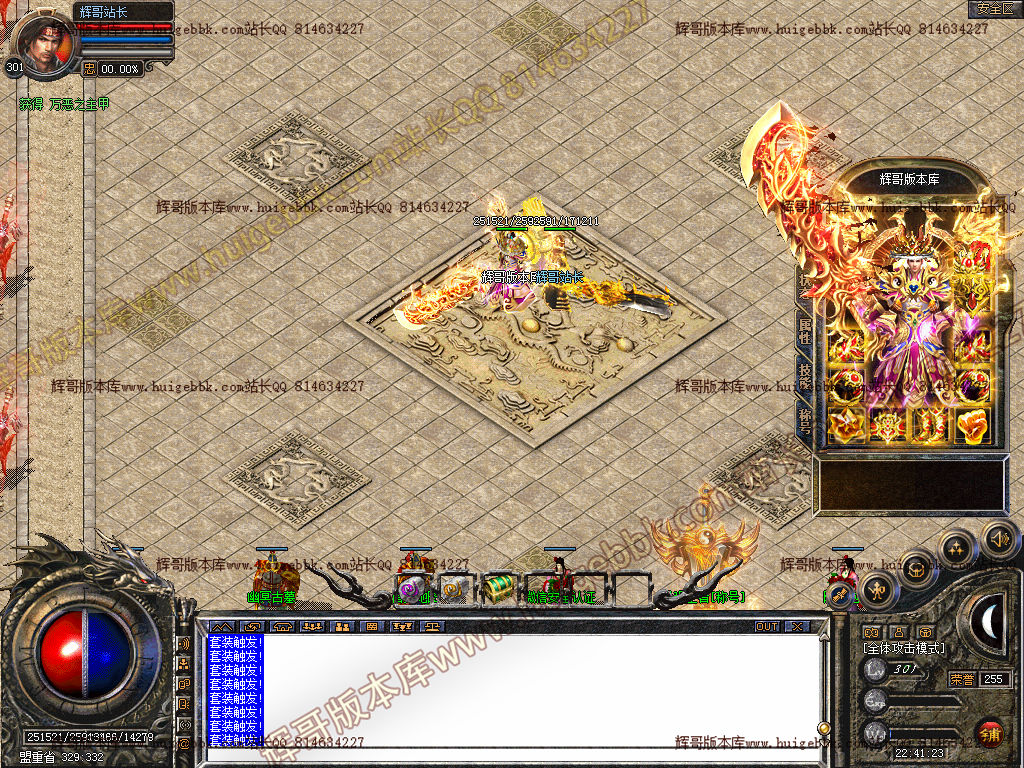Use the purple swirl scroll hotbar slot
This screenshot has width=1024, height=768.
pyautogui.click(x=410, y=590)
